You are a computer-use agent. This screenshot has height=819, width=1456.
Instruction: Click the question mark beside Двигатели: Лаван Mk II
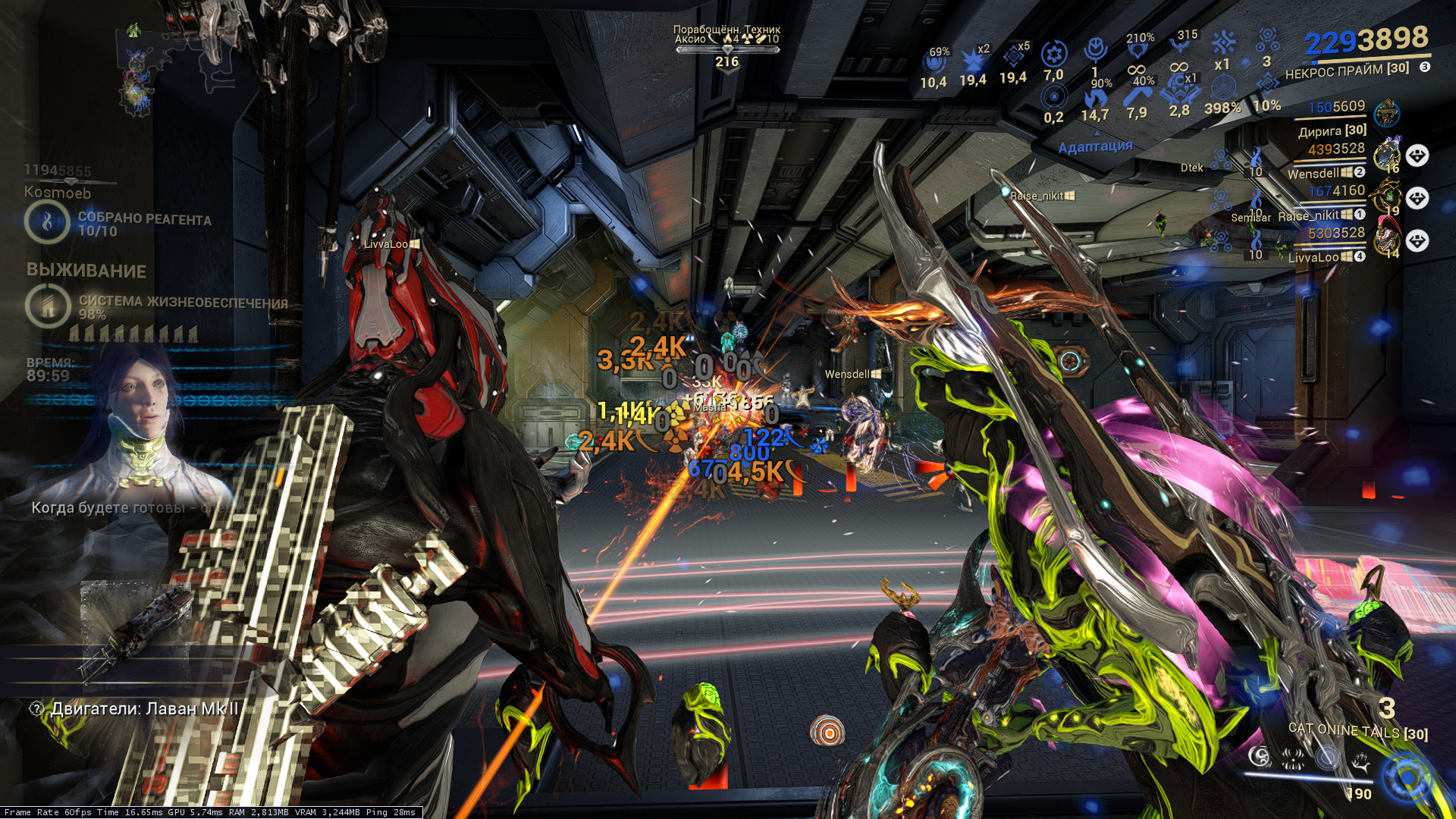click(x=36, y=709)
